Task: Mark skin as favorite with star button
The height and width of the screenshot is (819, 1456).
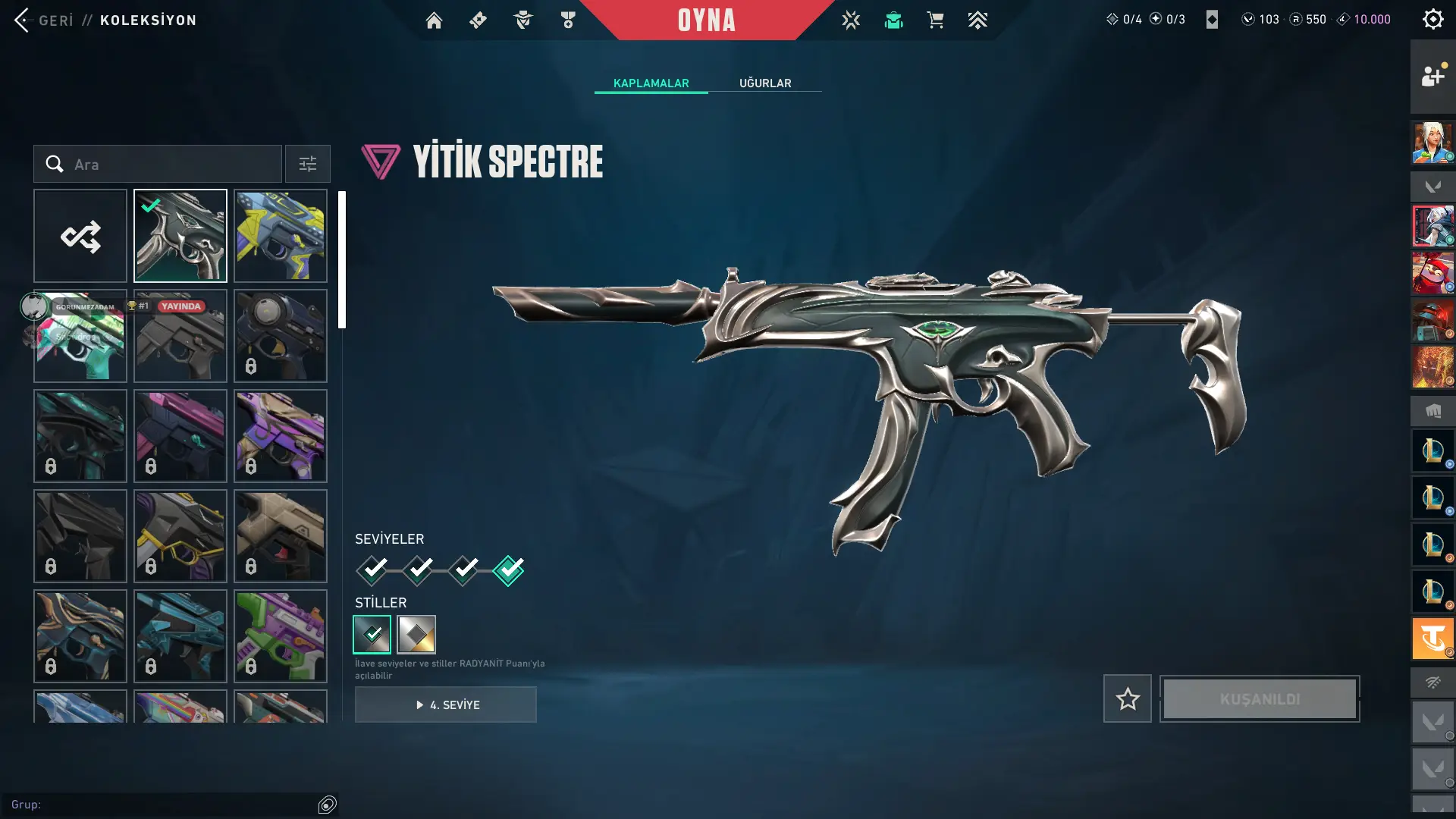Action: 1127,698
